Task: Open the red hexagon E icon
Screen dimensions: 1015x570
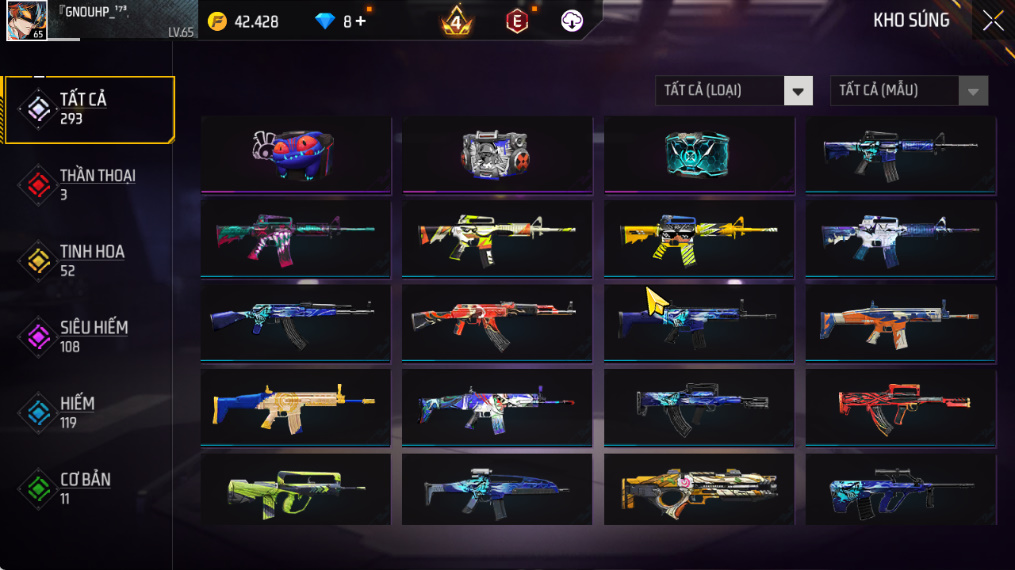Action: pos(516,21)
